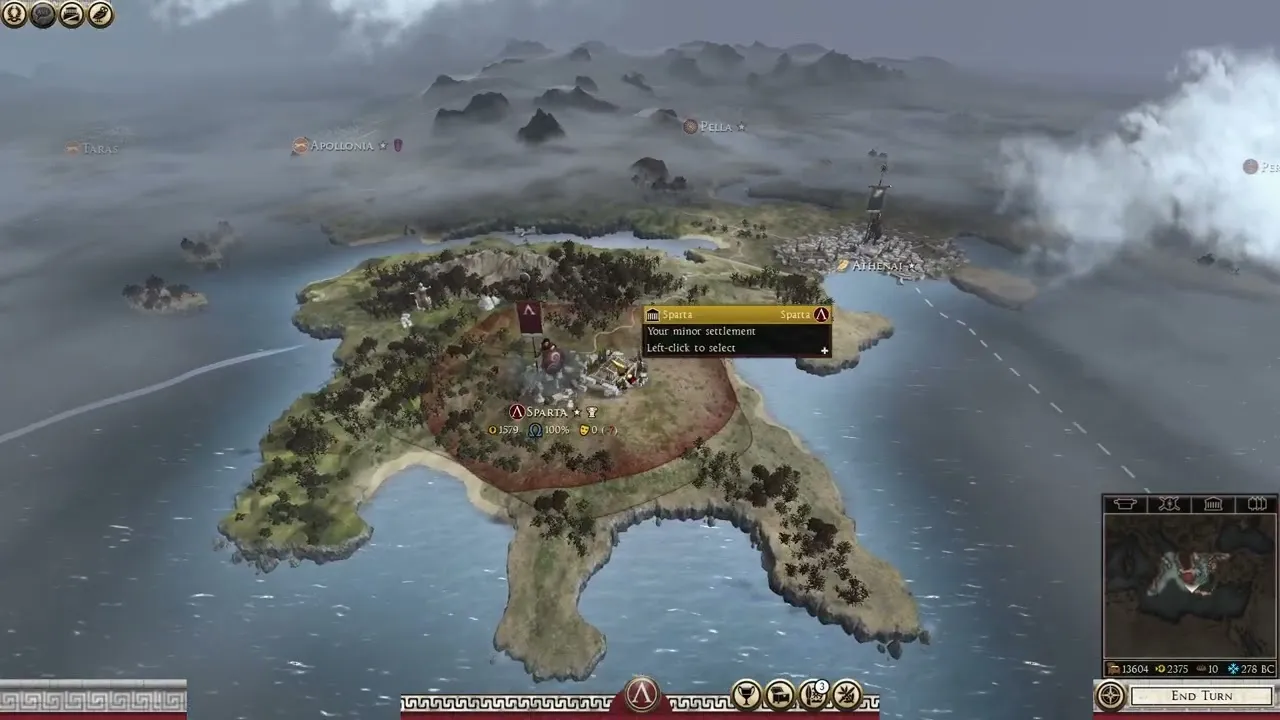
Task: Select the Sparta settlement label
Action: point(546,412)
